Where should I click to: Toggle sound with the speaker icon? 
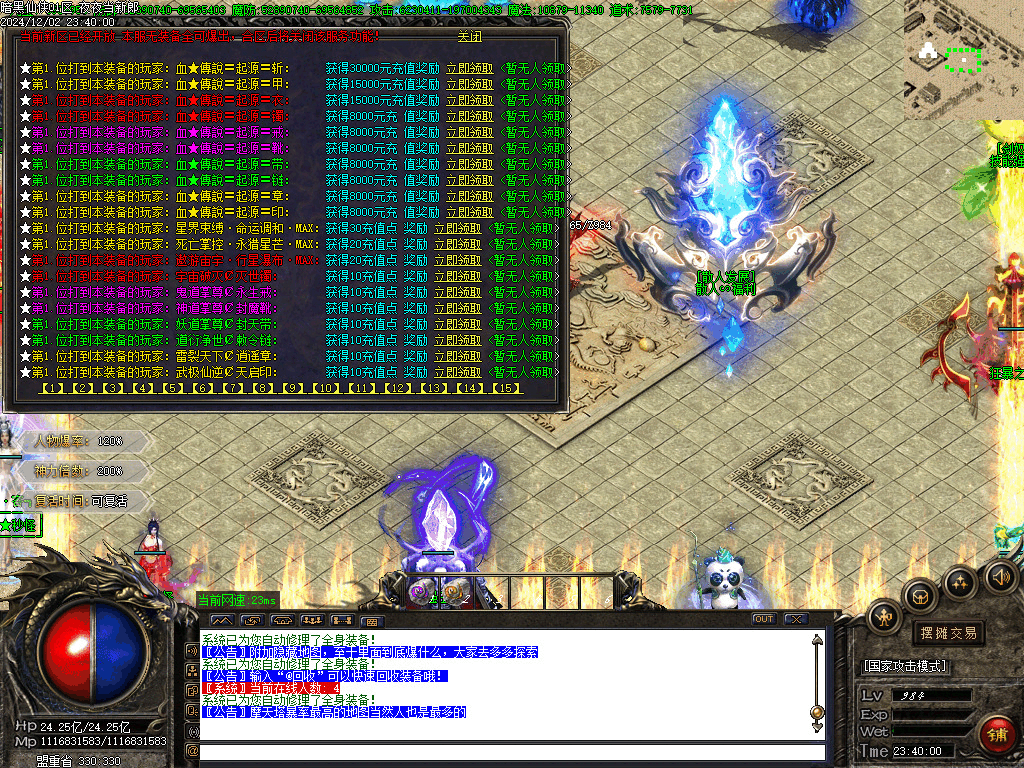point(999,576)
